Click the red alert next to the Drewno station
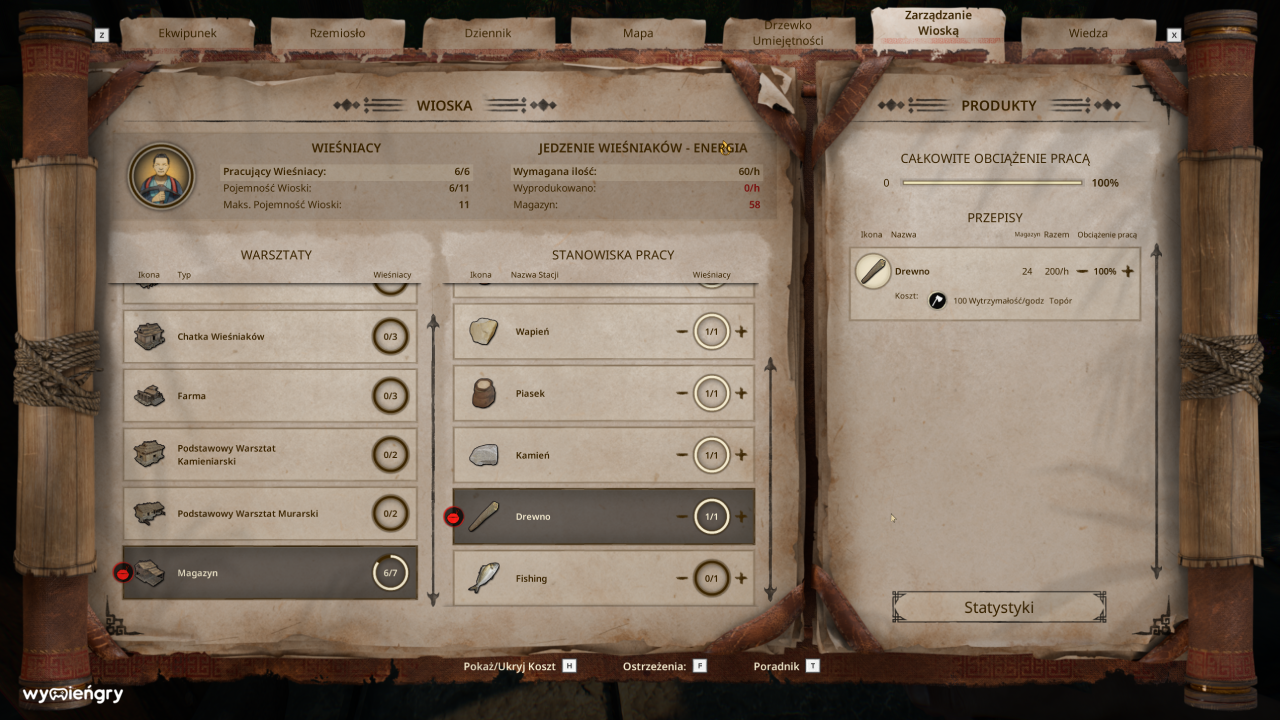1280x720 pixels. (x=455, y=516)
